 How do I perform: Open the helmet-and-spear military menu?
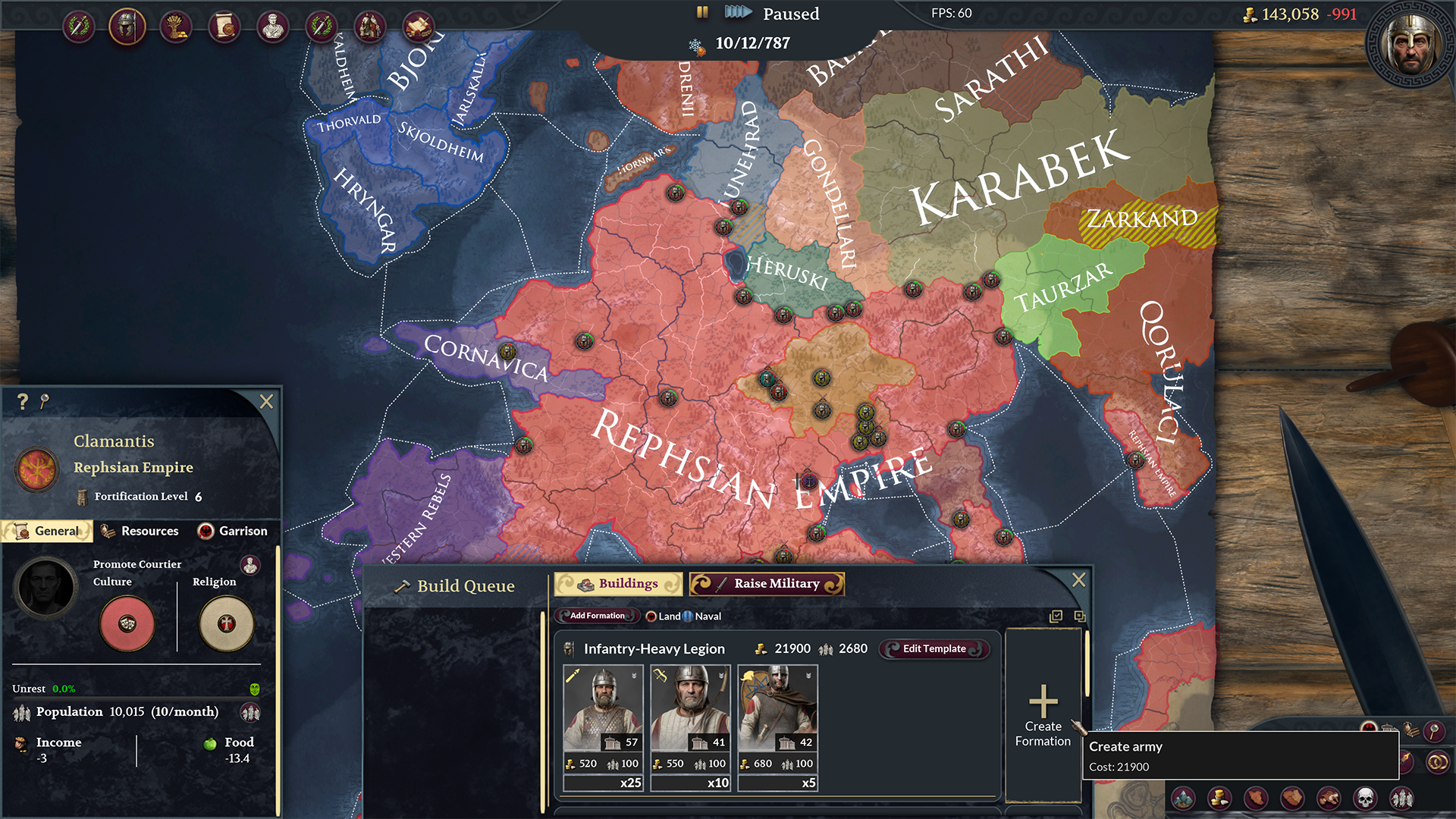click(x=127, y=27)
